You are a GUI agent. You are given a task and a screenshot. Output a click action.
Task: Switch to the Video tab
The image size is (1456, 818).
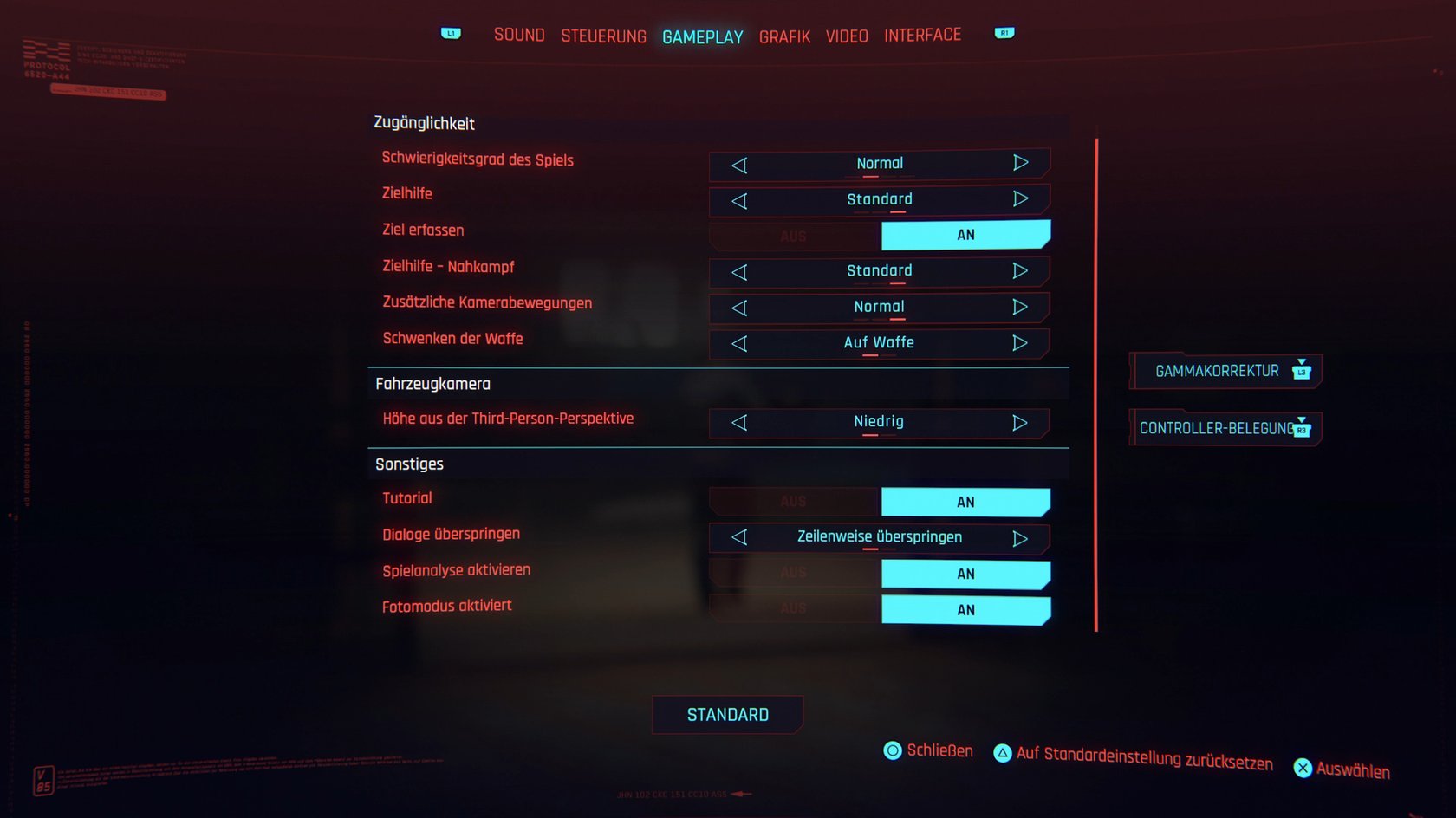[847, 36]
